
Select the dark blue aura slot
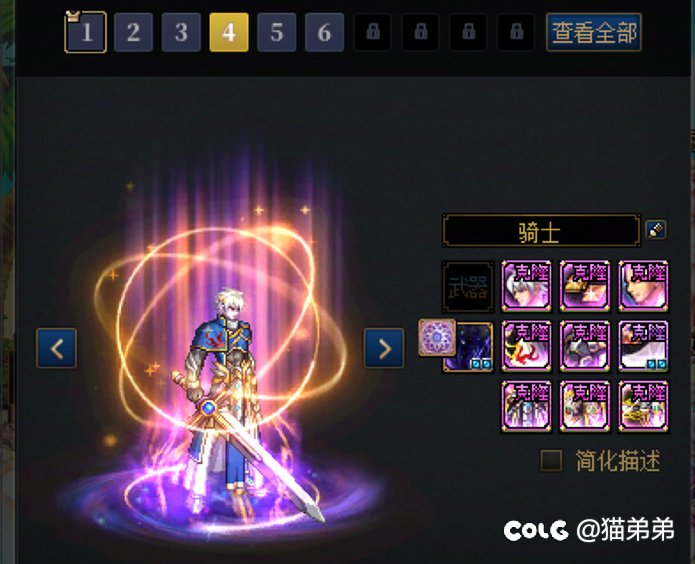click(468, 346)
